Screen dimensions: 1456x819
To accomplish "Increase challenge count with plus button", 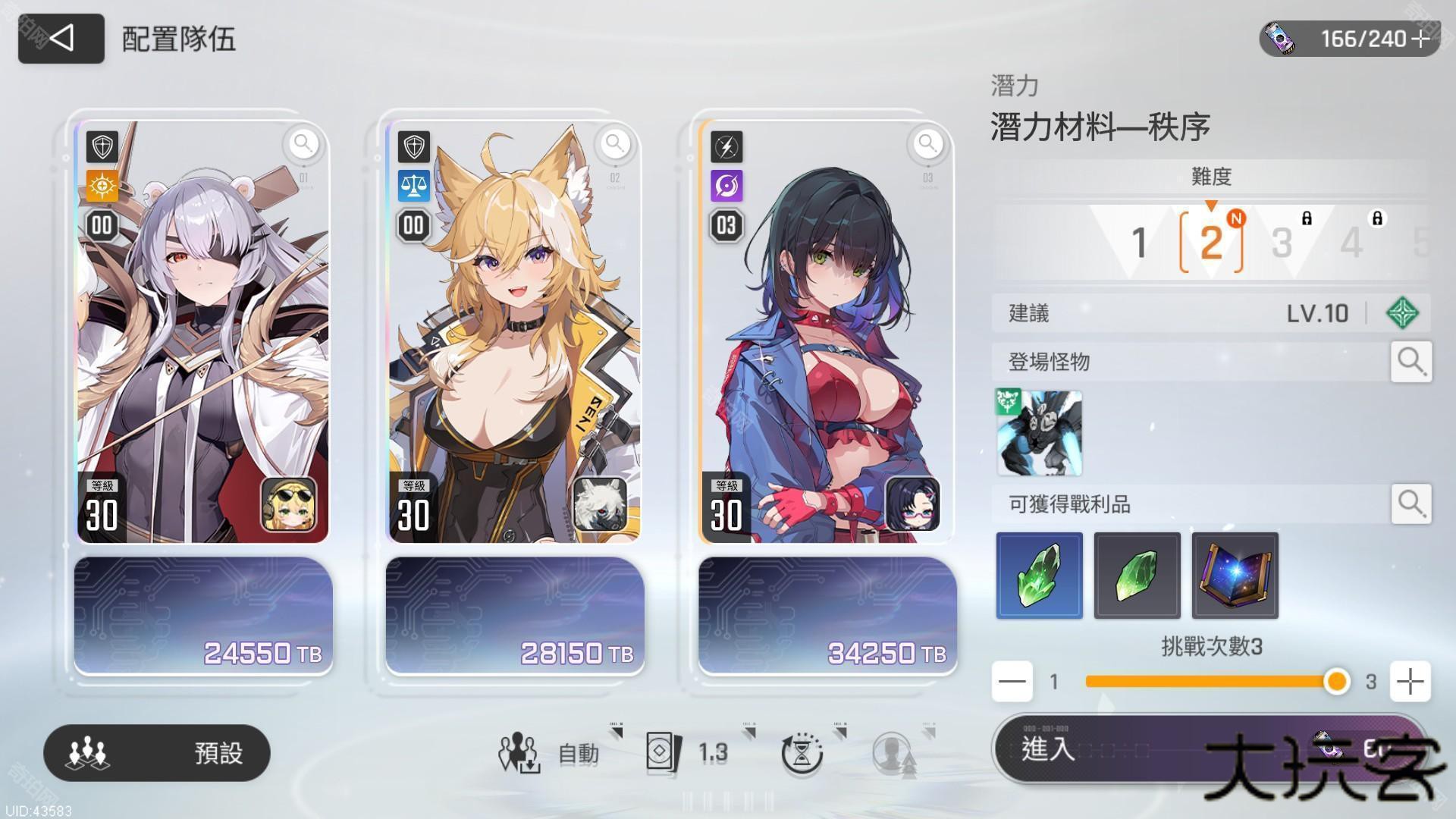I will click(x=1410, y=681).
